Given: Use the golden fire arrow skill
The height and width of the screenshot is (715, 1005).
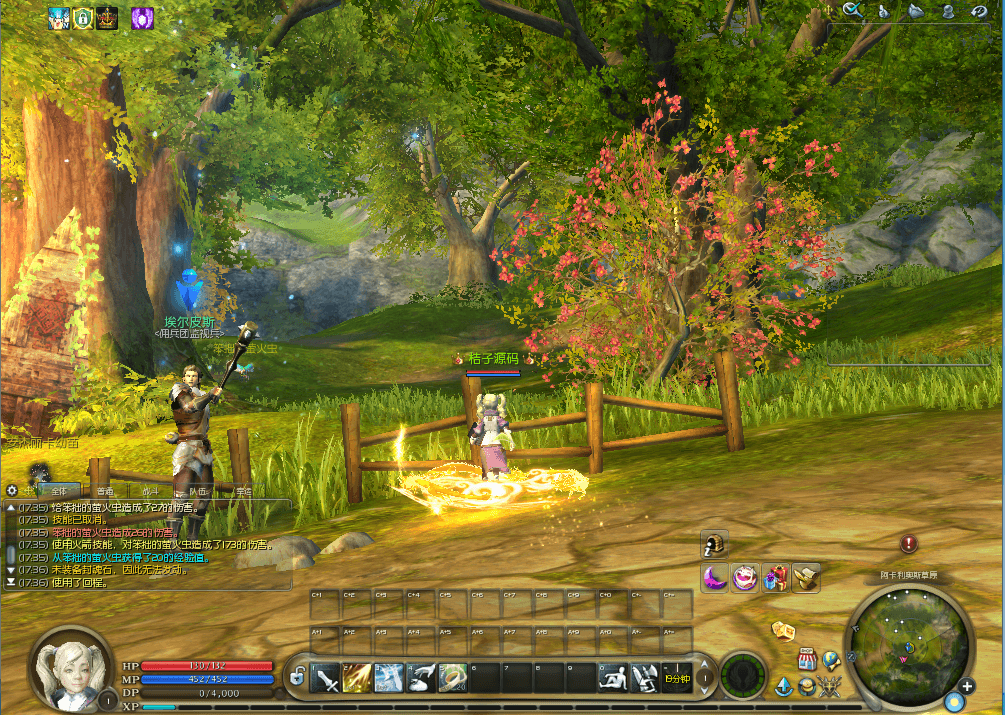Looking at the screenshot, I should coord(358,679).
